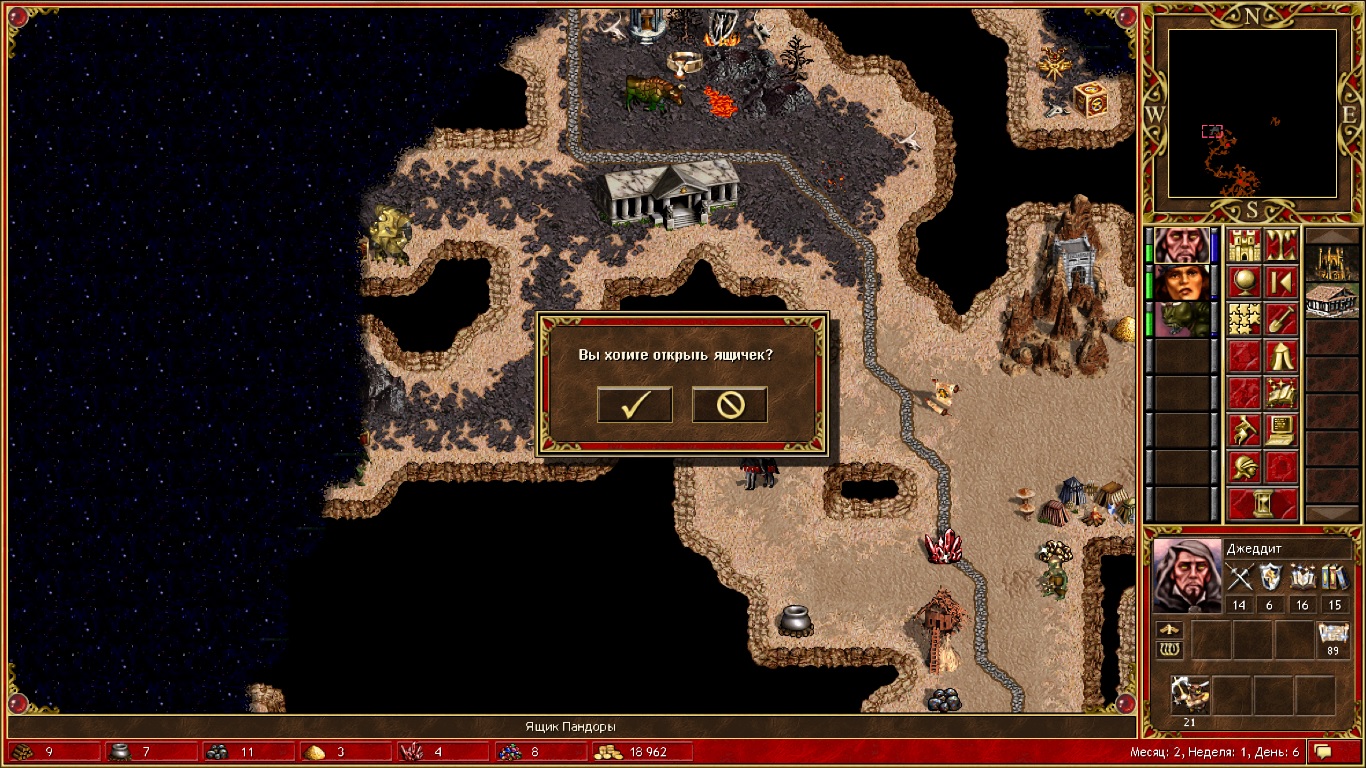The height and width of the screenshot is (768, 1366).
Task: Confirm opening the box with the checkmark
Action: click(634, 404)
